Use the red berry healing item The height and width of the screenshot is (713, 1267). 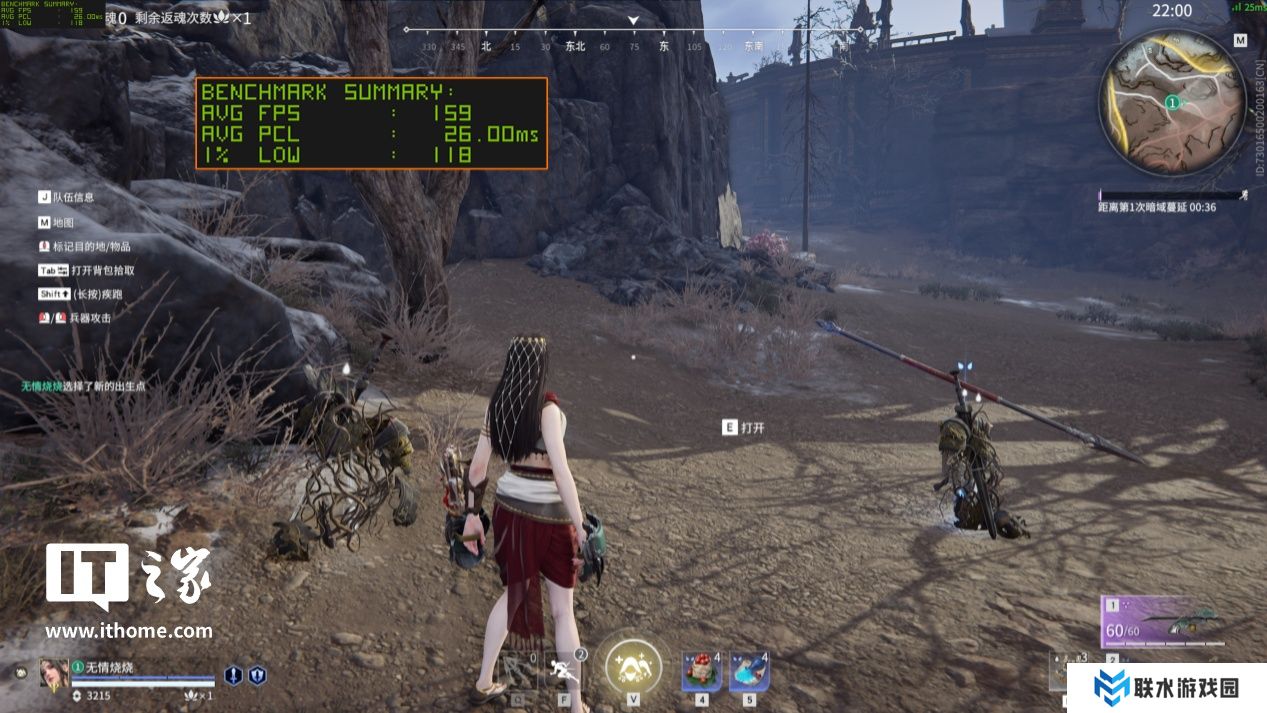[702, 670]
